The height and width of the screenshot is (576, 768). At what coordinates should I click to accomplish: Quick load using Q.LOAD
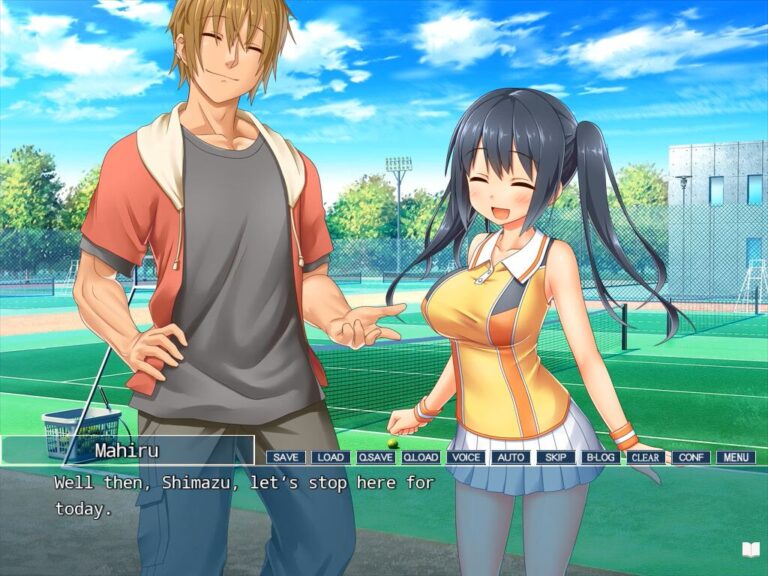pyautogui.click(x=420, y=457)
